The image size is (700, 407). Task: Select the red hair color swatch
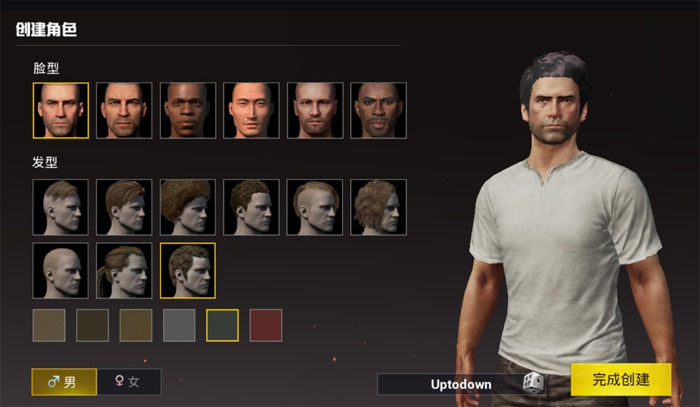(x=265, y=325)
